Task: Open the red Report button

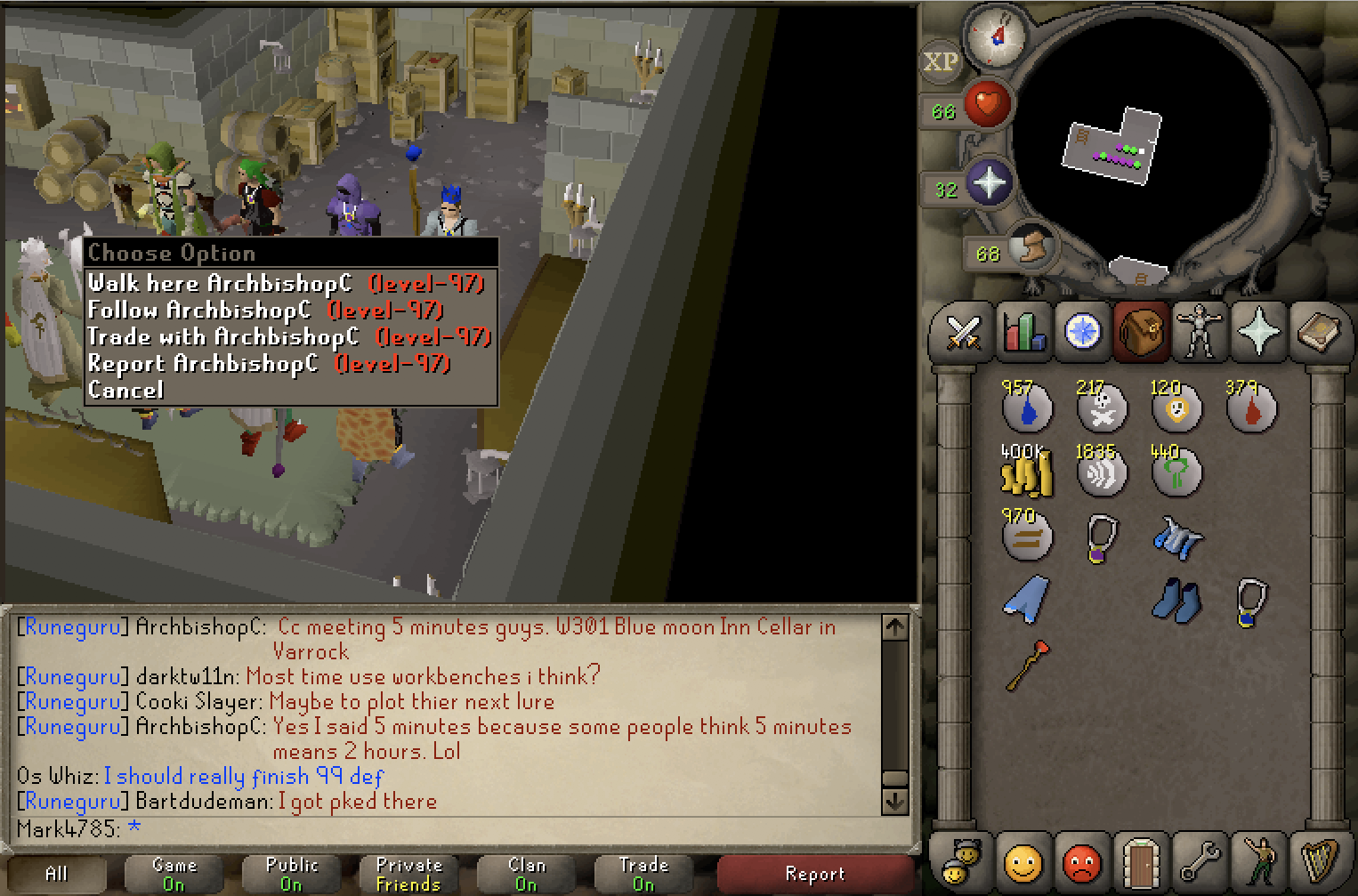Action: click(x=814, y=874)
